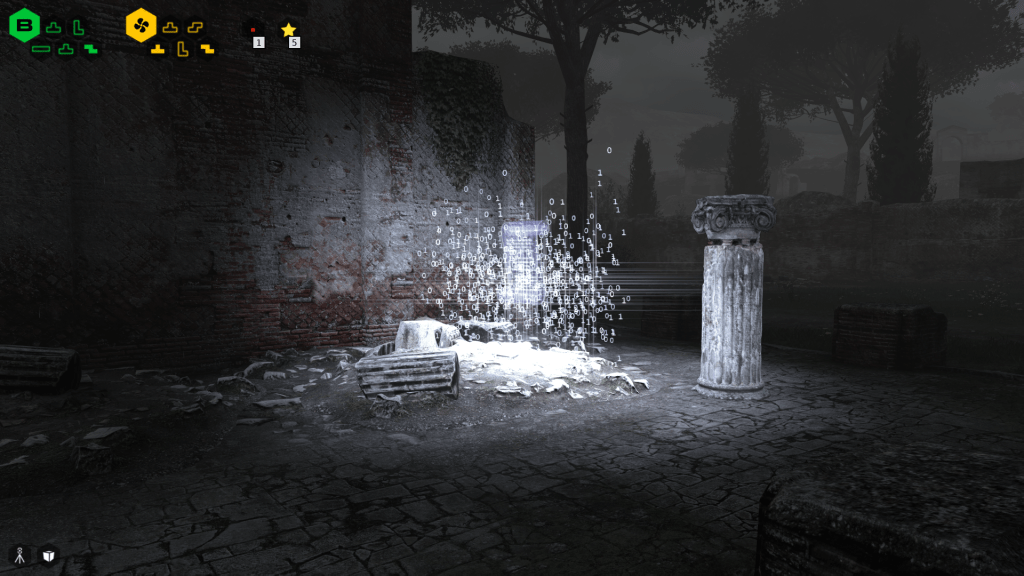Viewport: 1024px width, 576px height.
Task: Click the red sigil icon
Action: pyautogui.click(x=254, y=31)
